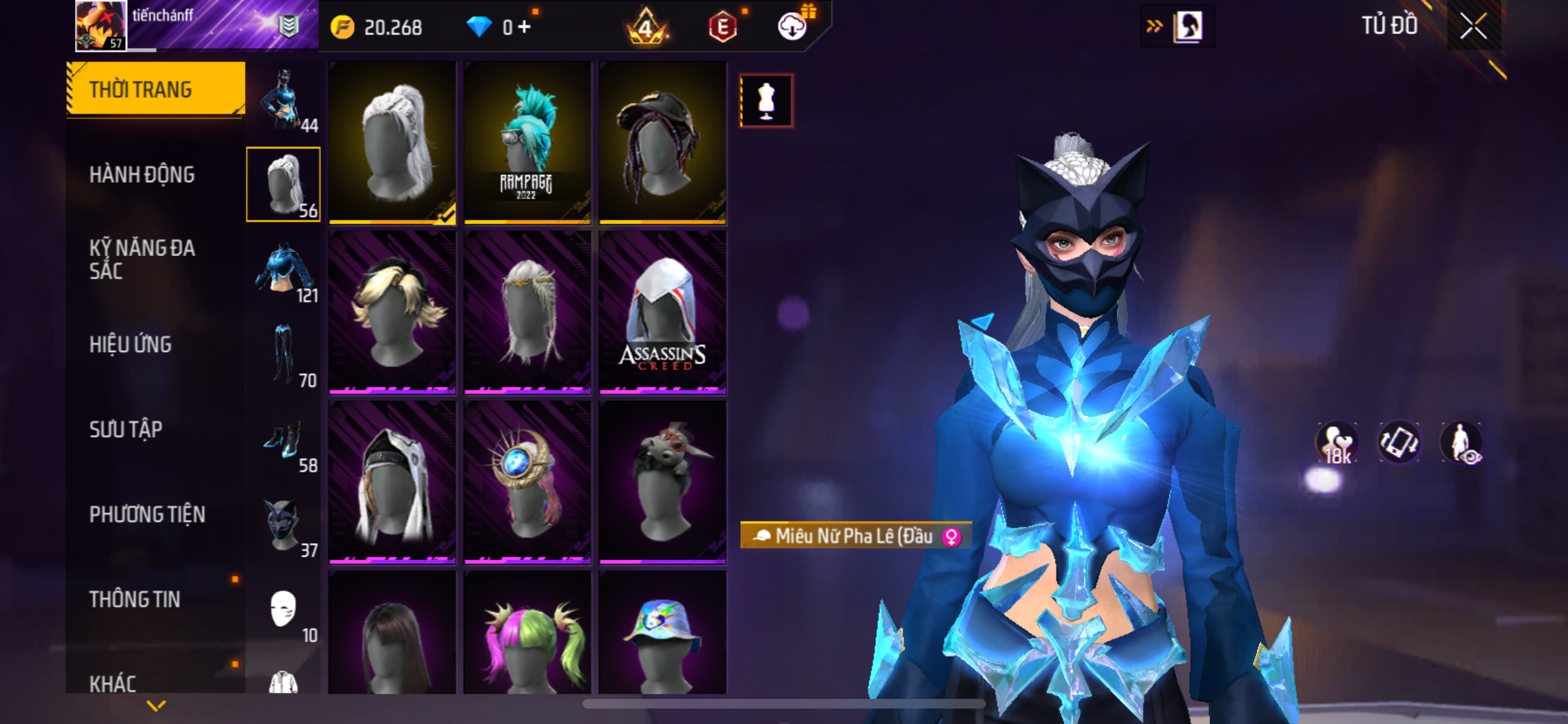Close the Tủ Đồ wardrobe screen

pos(1473,26)
